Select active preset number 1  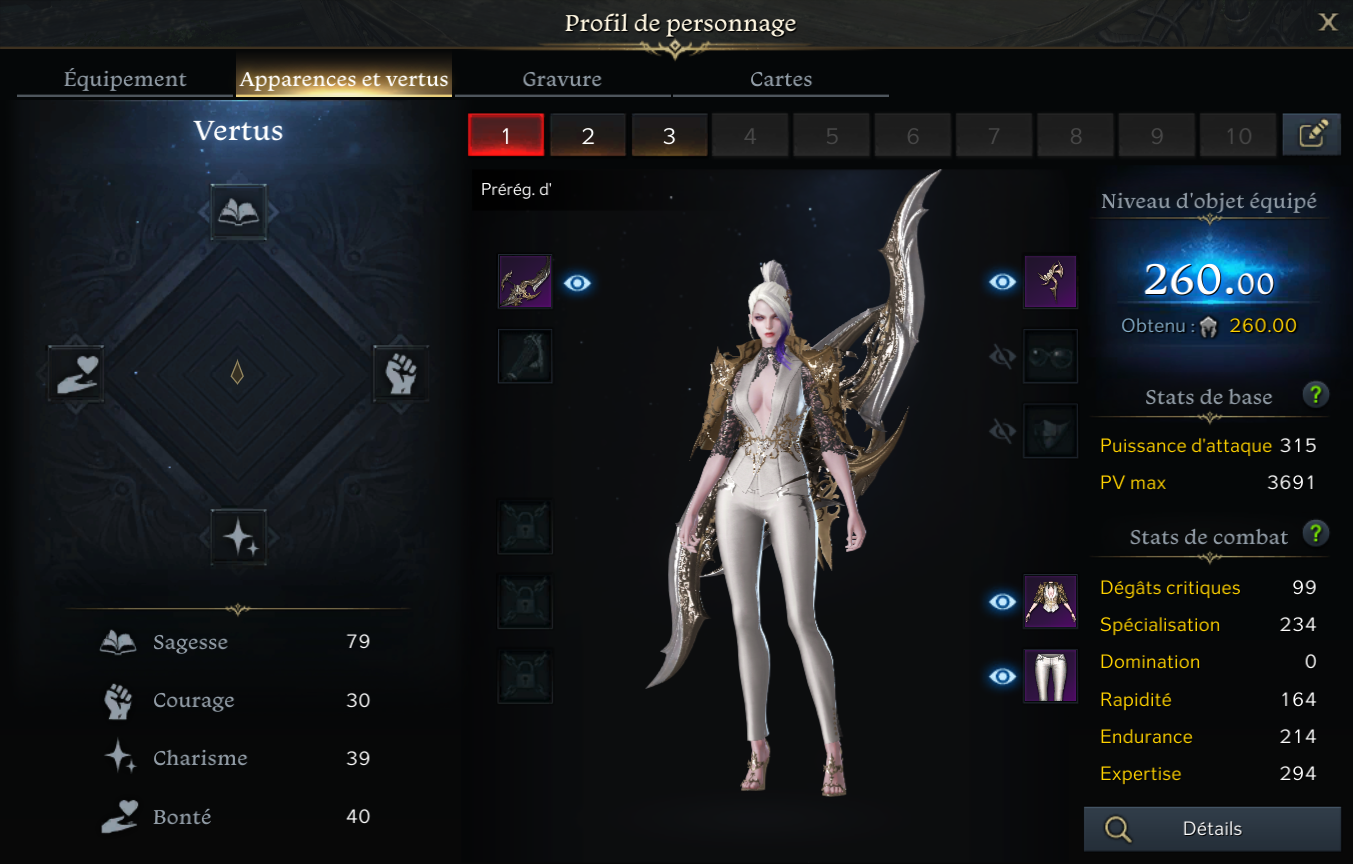tap(506, 136)
